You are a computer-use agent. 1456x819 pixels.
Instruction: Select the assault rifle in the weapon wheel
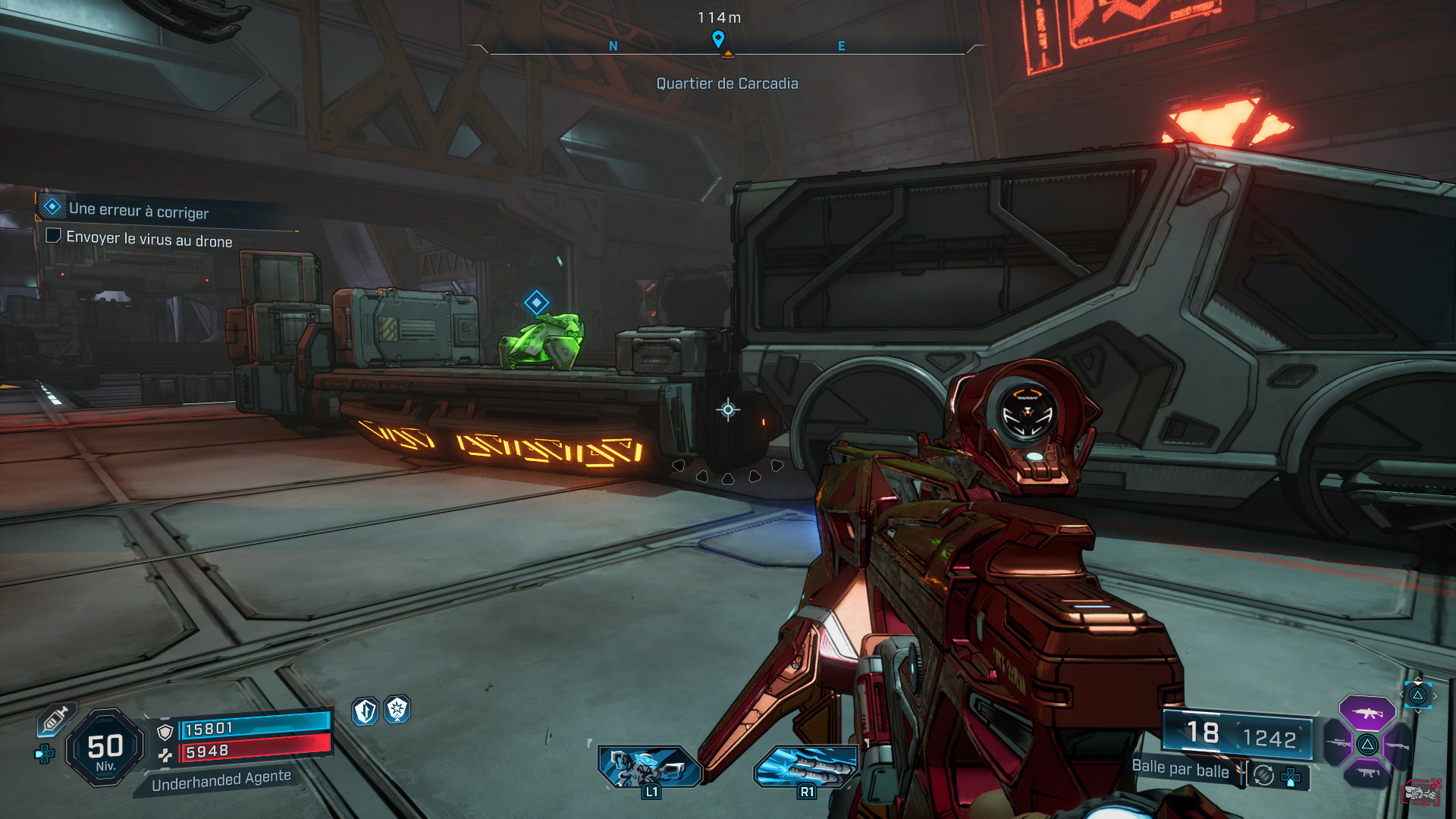1368,714
